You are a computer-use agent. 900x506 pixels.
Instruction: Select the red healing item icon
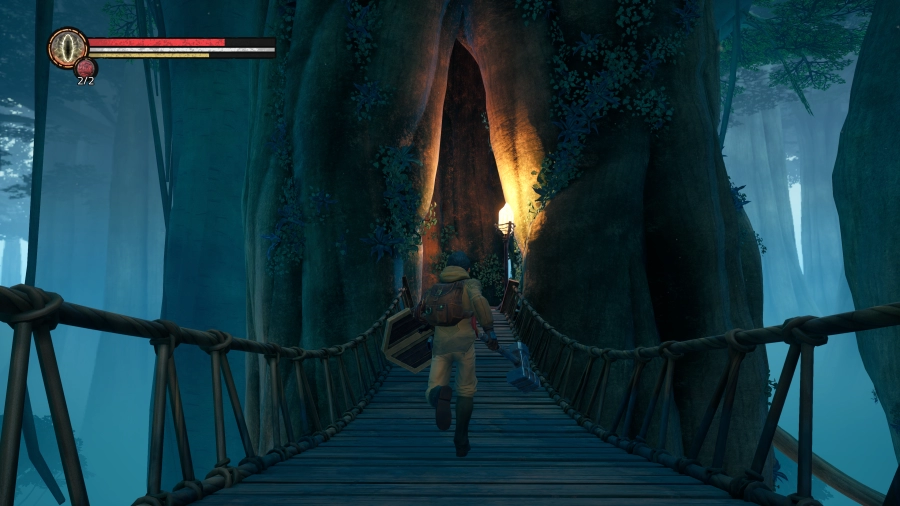[86, 68]
